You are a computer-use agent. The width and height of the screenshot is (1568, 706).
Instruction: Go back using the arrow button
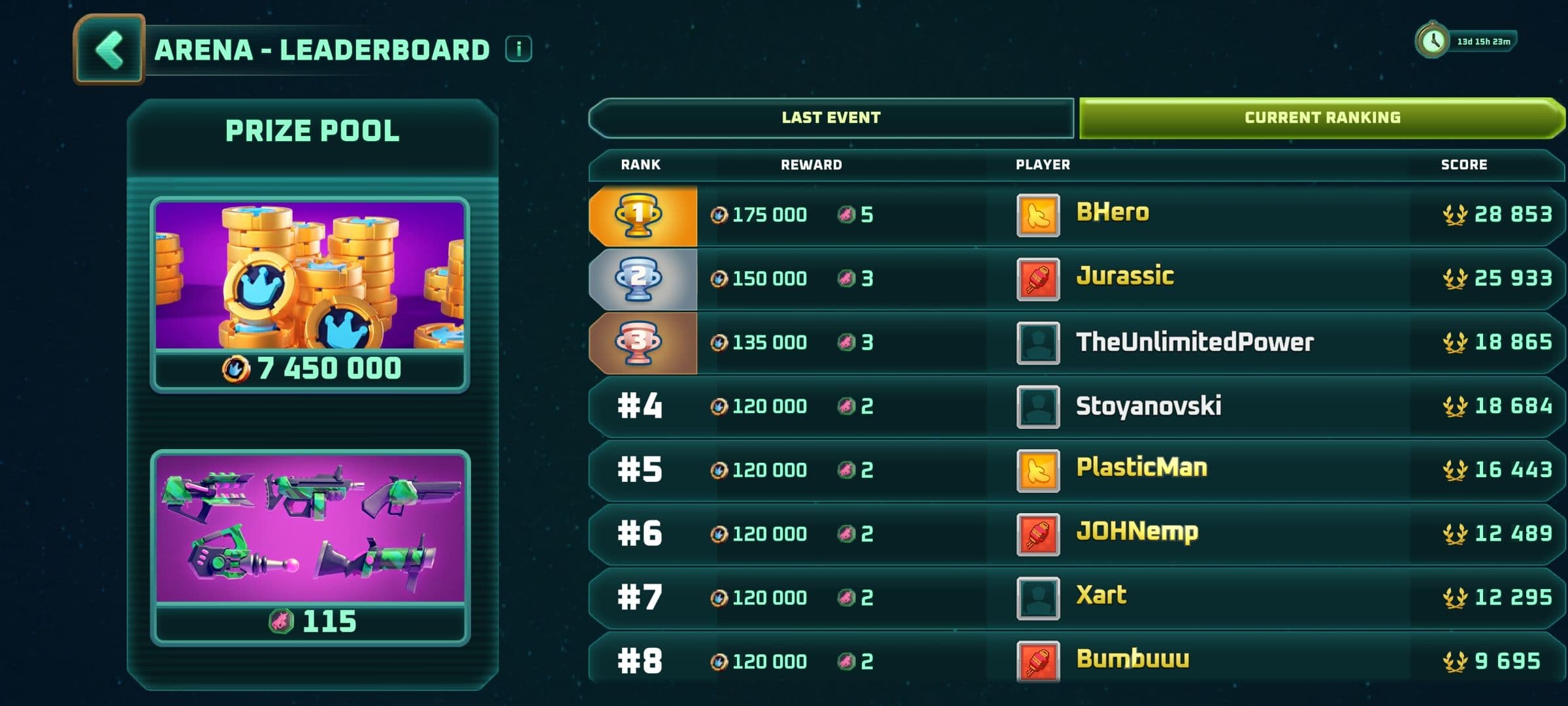[x=109, y=50]
